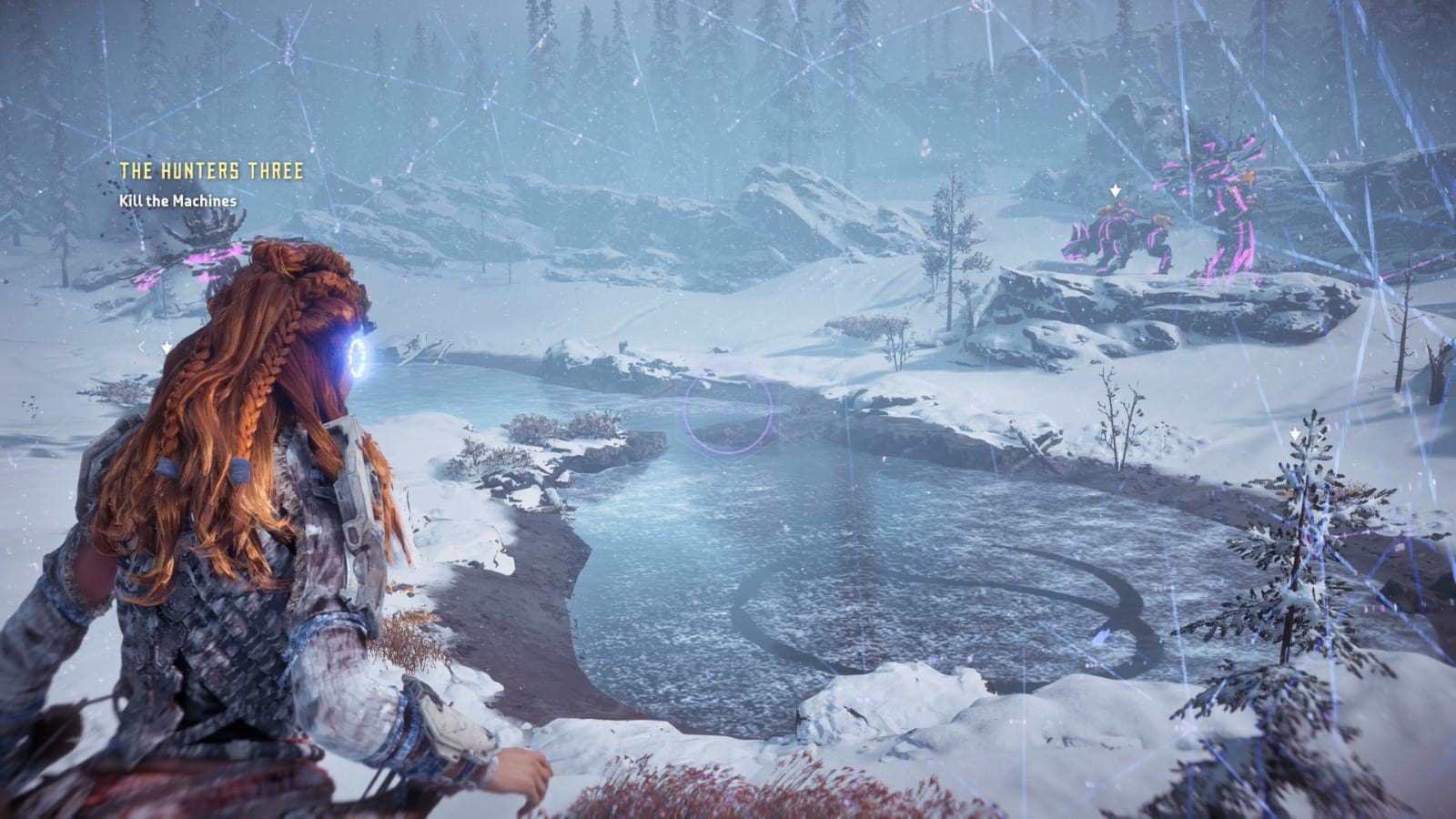Select the quest title THE HUNTERS THREE

211,167
